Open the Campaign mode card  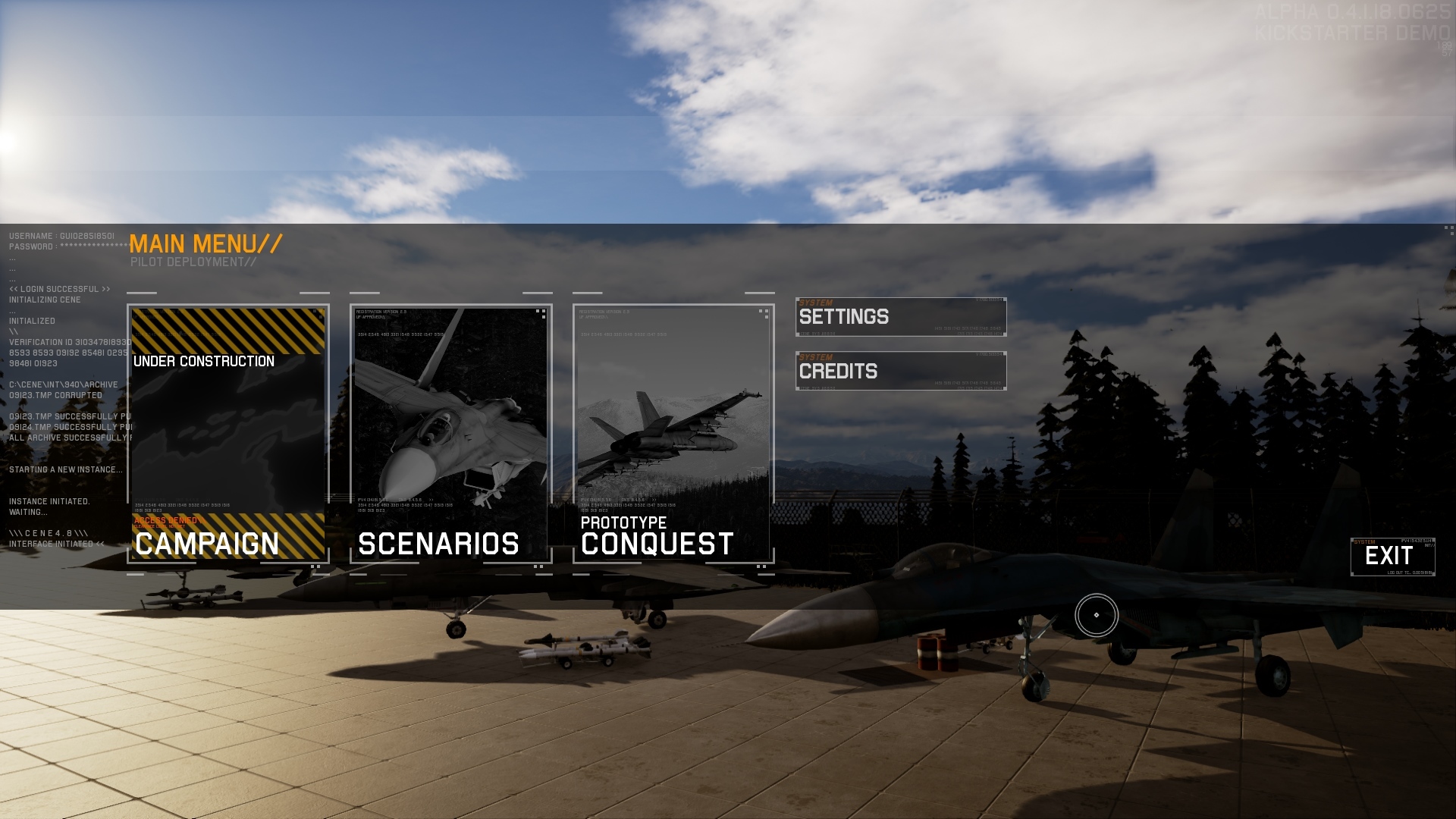click(227, 434)
